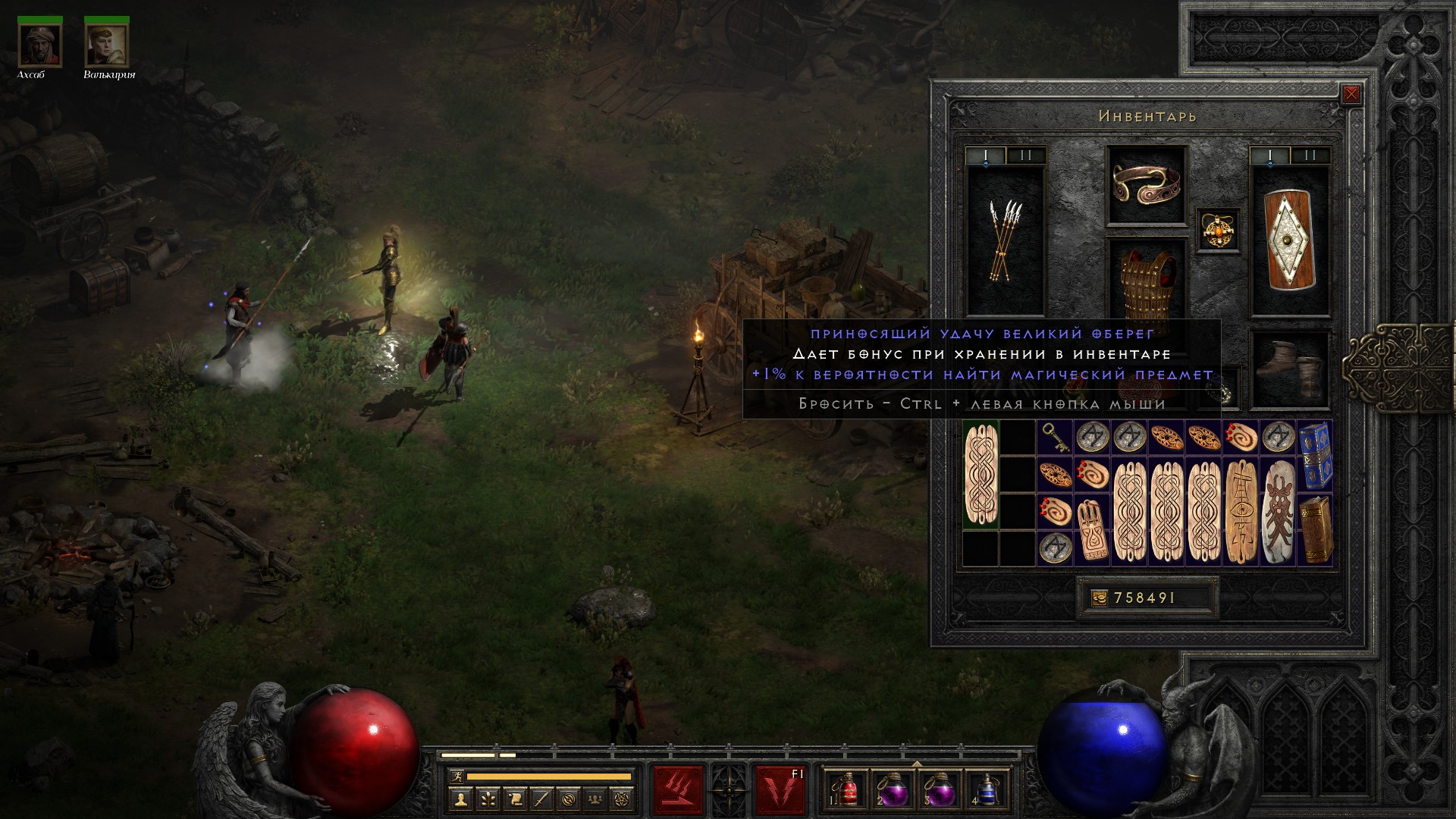
Task: Close the inventory panel
Action: (1351, 94)
